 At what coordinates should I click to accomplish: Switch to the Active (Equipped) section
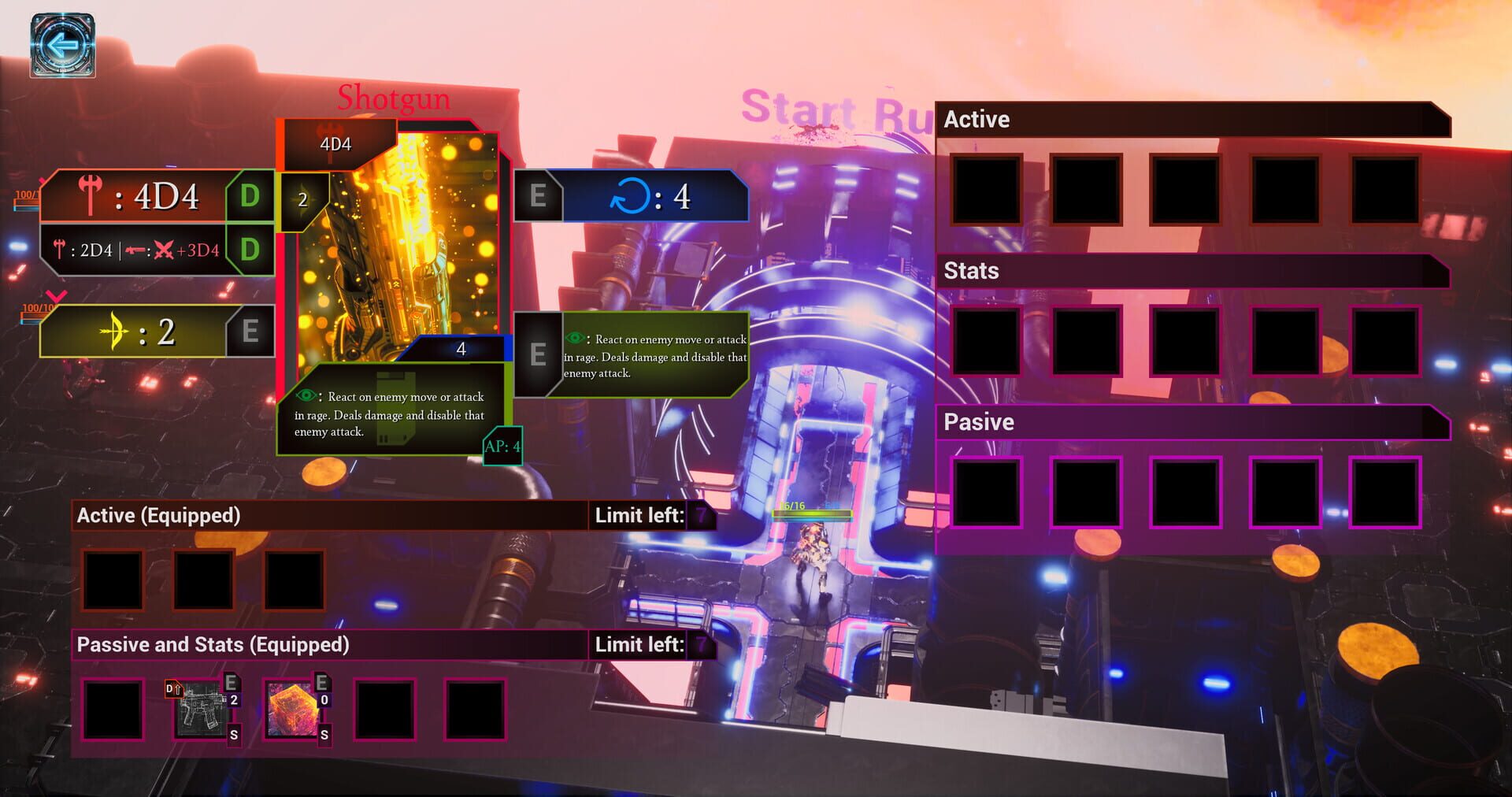[x=157, y=515]
